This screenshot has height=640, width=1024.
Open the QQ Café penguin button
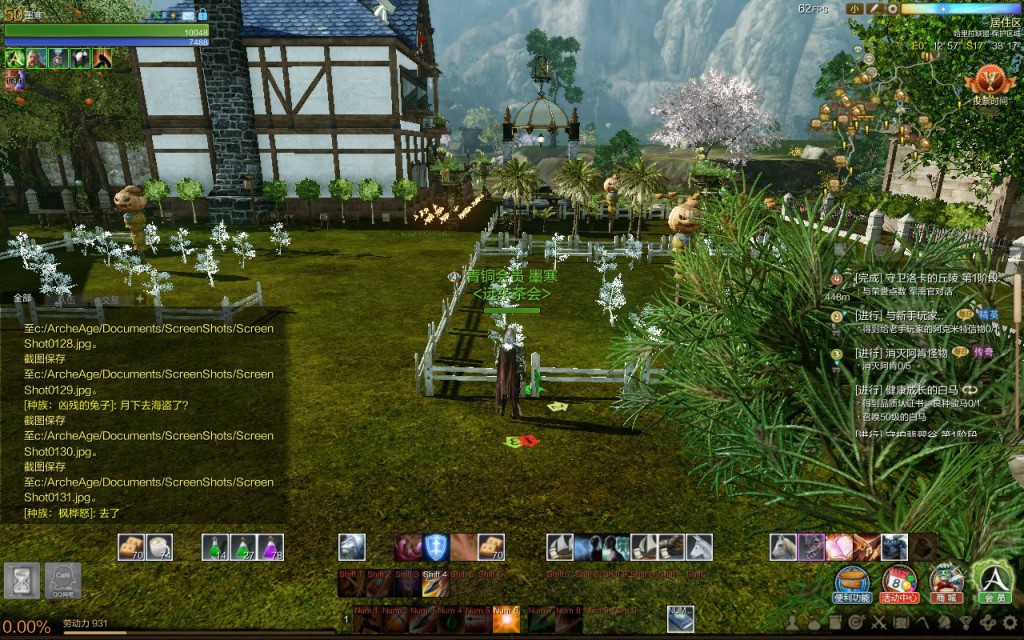(63, 579)
